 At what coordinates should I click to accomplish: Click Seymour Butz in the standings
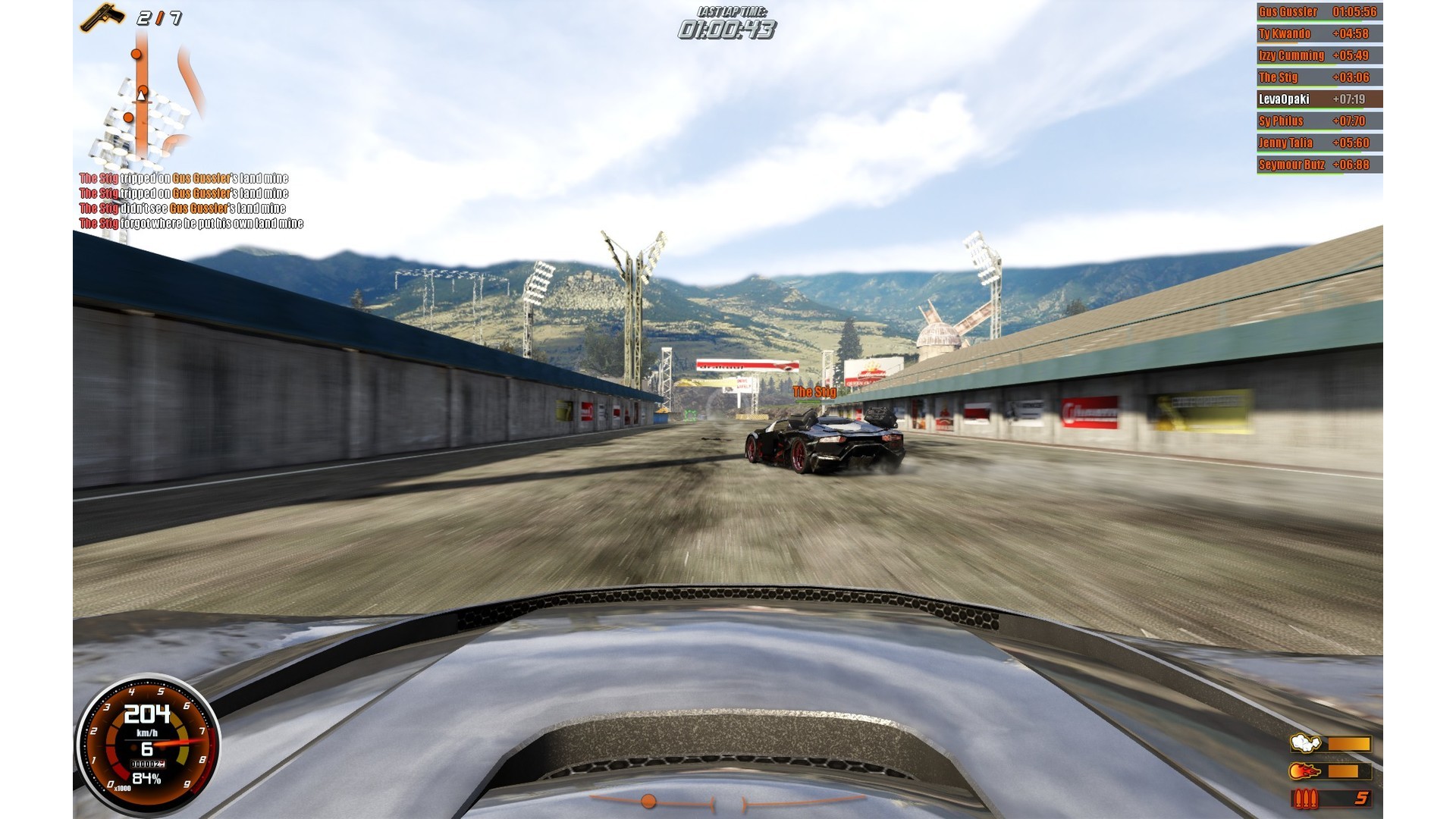(x=1319, y=165)
